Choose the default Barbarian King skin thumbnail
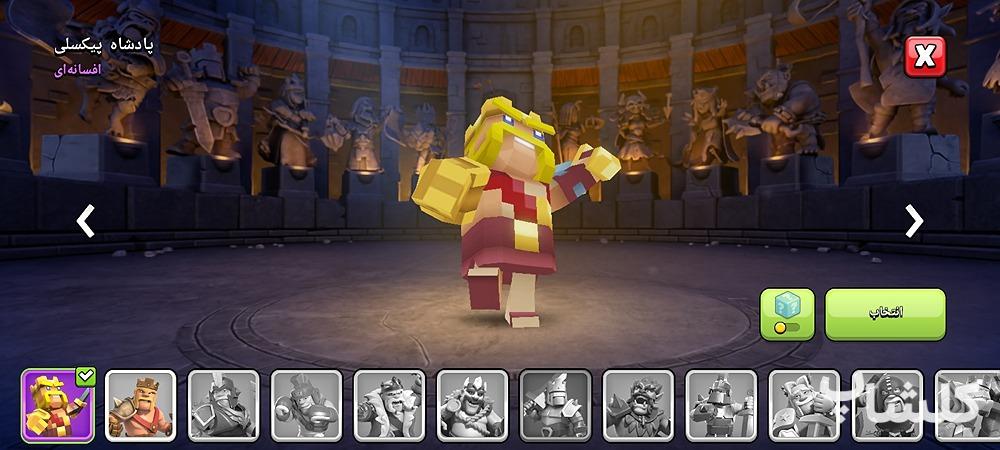1000x450 pixels. (141, 405)
